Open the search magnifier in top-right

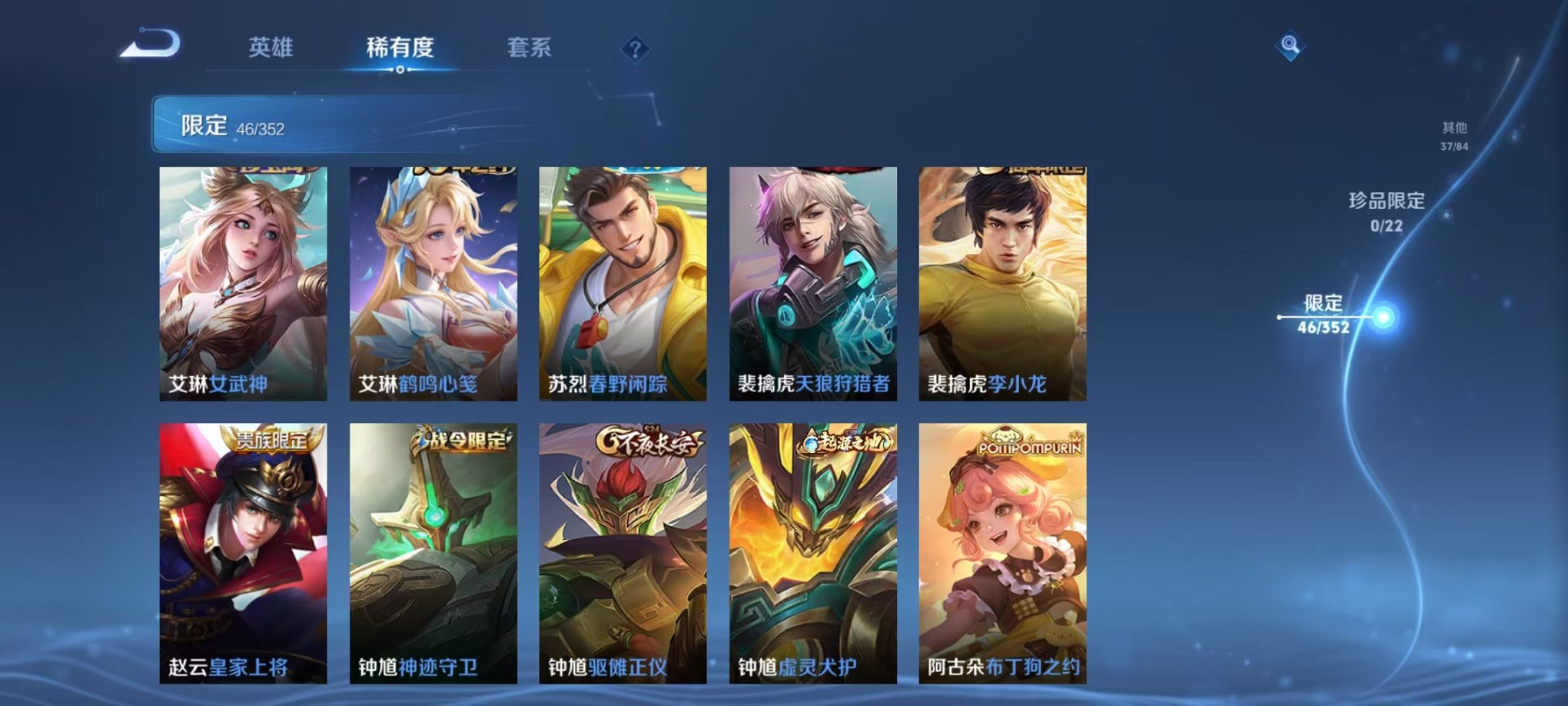click(1291, 45)
